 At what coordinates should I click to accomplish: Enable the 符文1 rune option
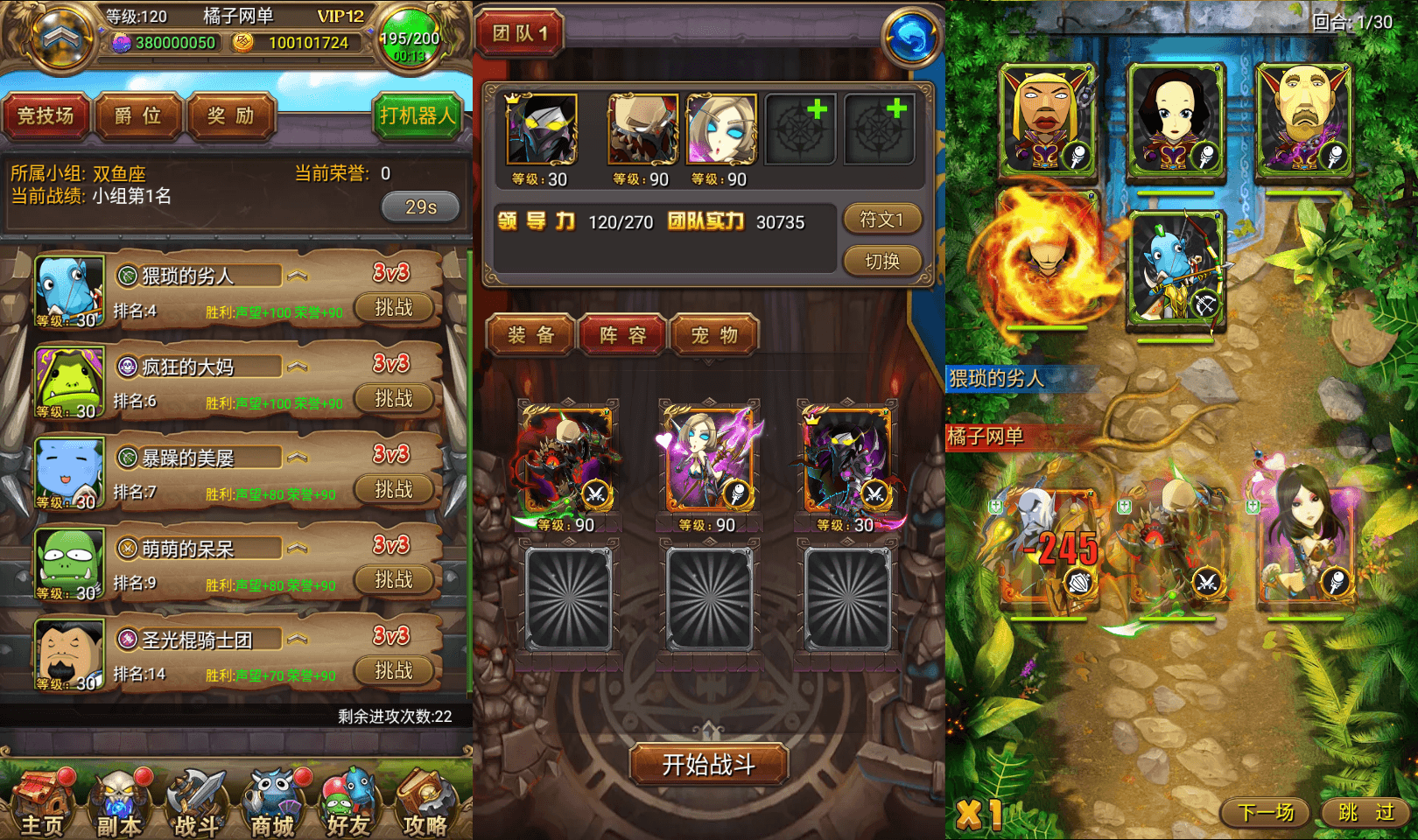881,220
